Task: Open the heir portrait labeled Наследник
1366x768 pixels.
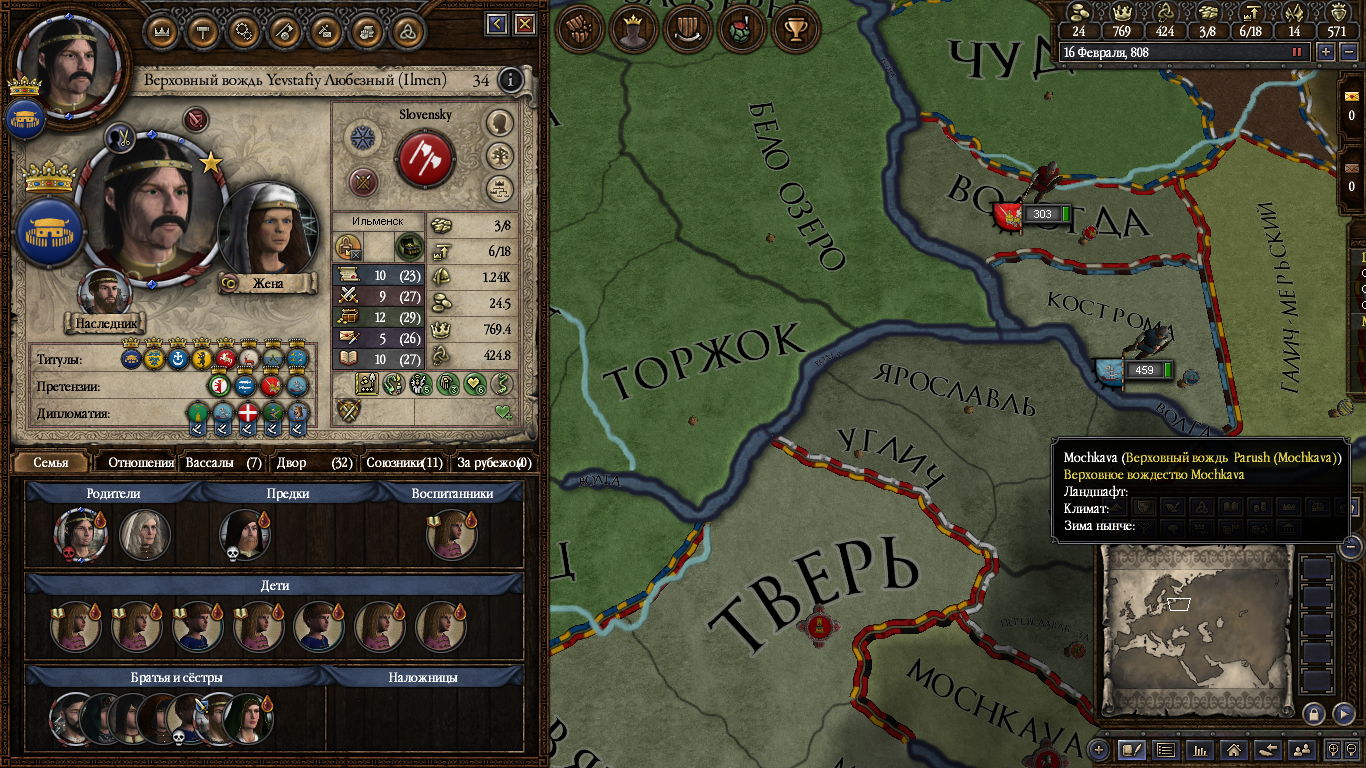Action: 105,295
